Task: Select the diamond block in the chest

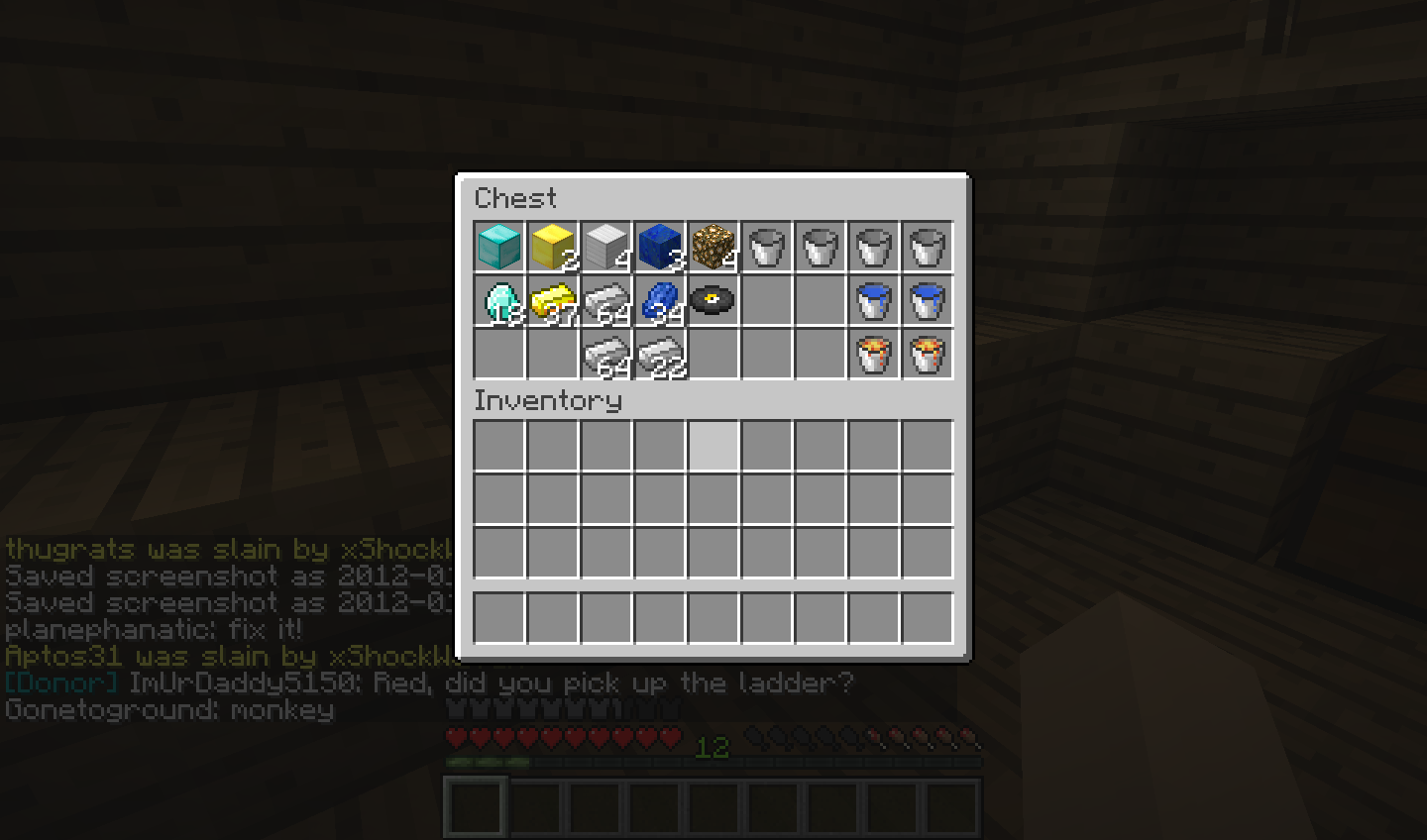Action: tap(497, 247)
